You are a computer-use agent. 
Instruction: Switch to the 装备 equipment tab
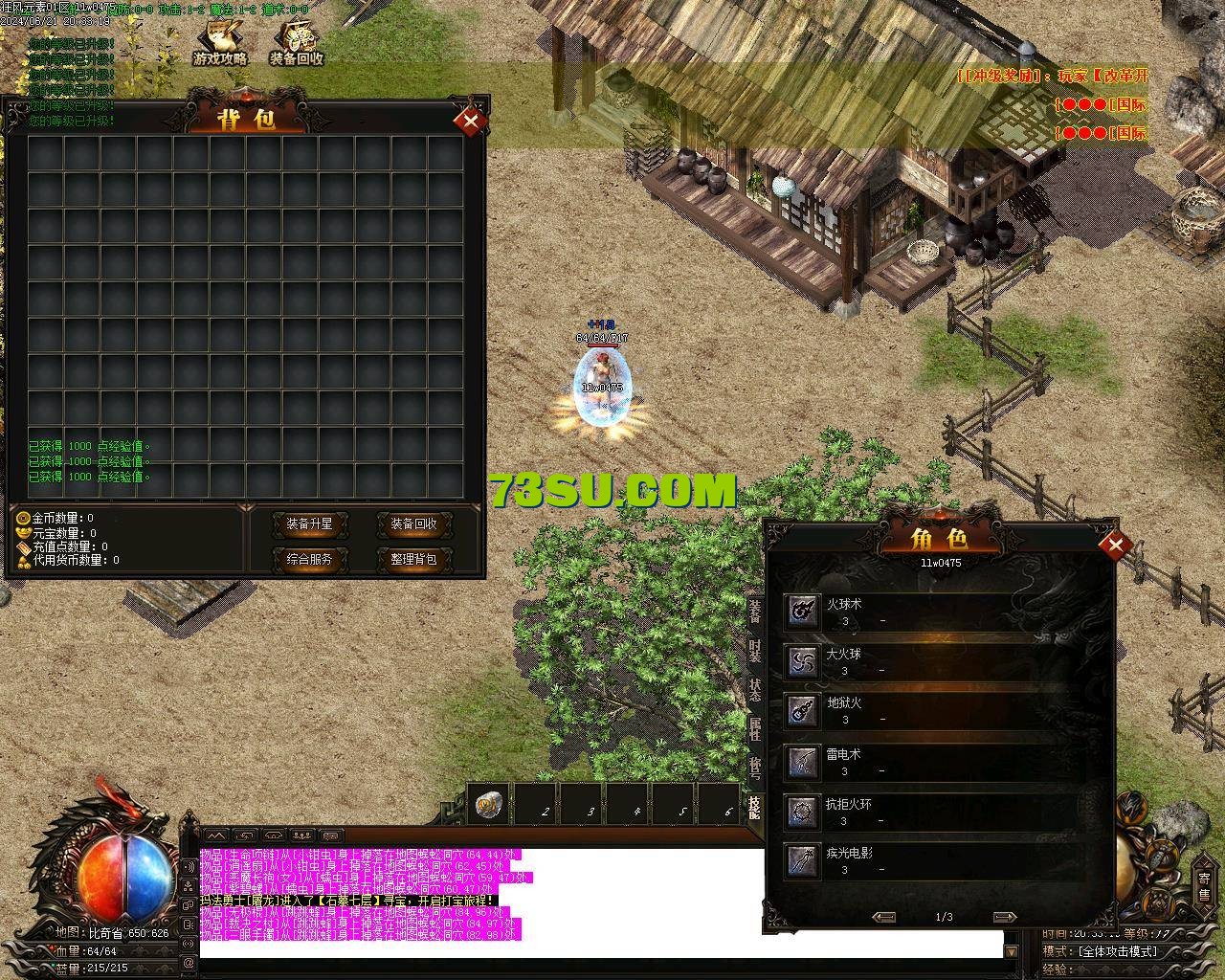pyautogui.click(x=755, y=611)
